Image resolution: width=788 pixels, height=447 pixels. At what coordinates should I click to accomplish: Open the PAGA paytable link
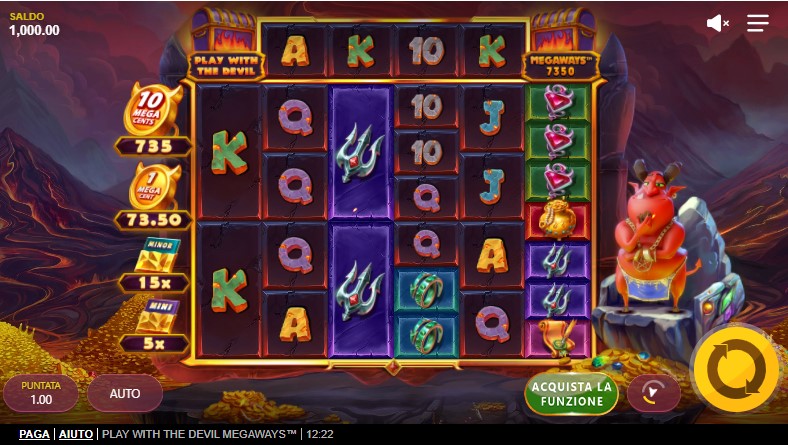pos(34,434)
